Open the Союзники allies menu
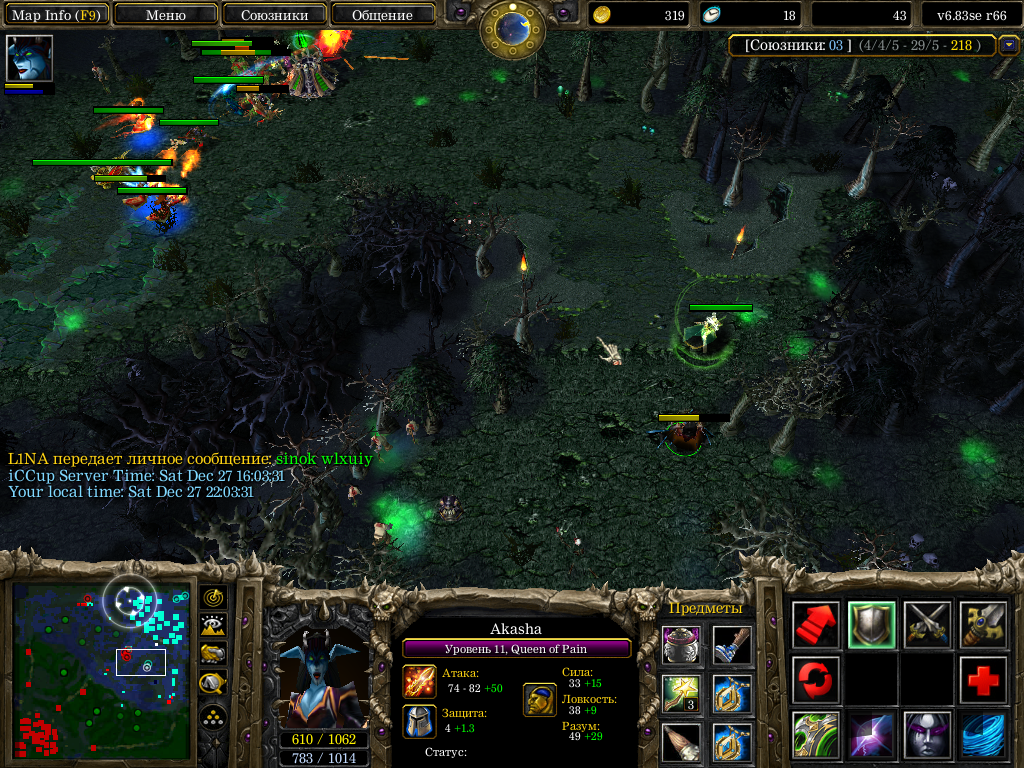Screen dimensions: 1024x768 (x=274, y=15)
